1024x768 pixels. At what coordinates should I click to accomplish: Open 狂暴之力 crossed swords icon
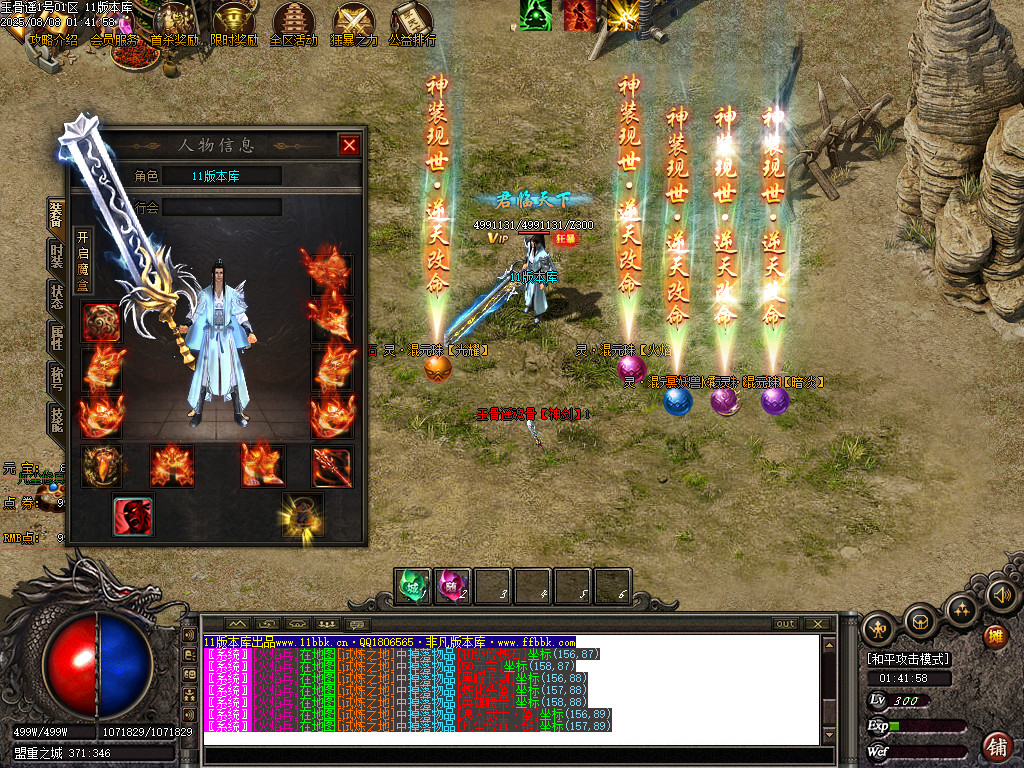point(354,26)
